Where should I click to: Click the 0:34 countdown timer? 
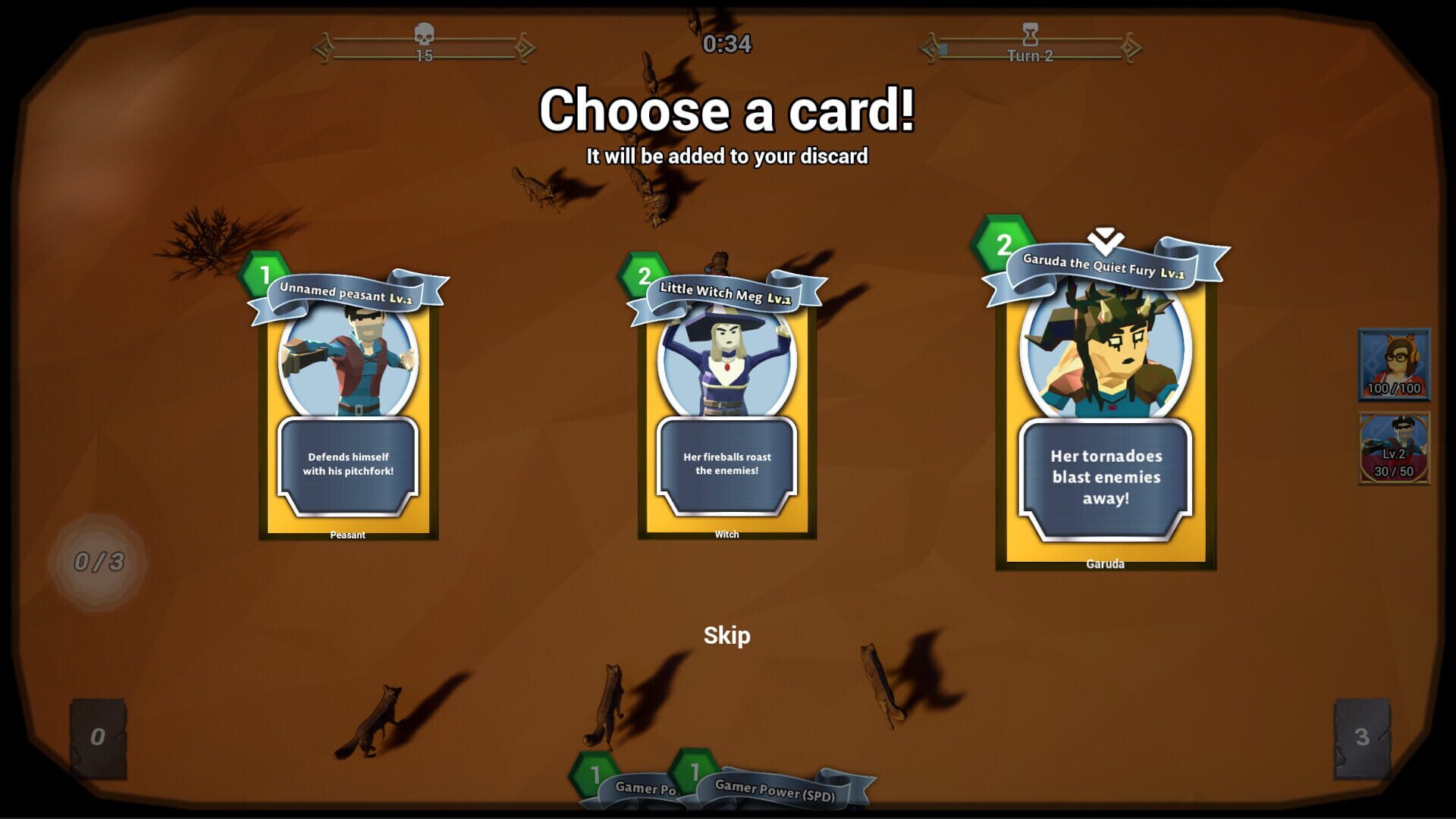(726, 44)
